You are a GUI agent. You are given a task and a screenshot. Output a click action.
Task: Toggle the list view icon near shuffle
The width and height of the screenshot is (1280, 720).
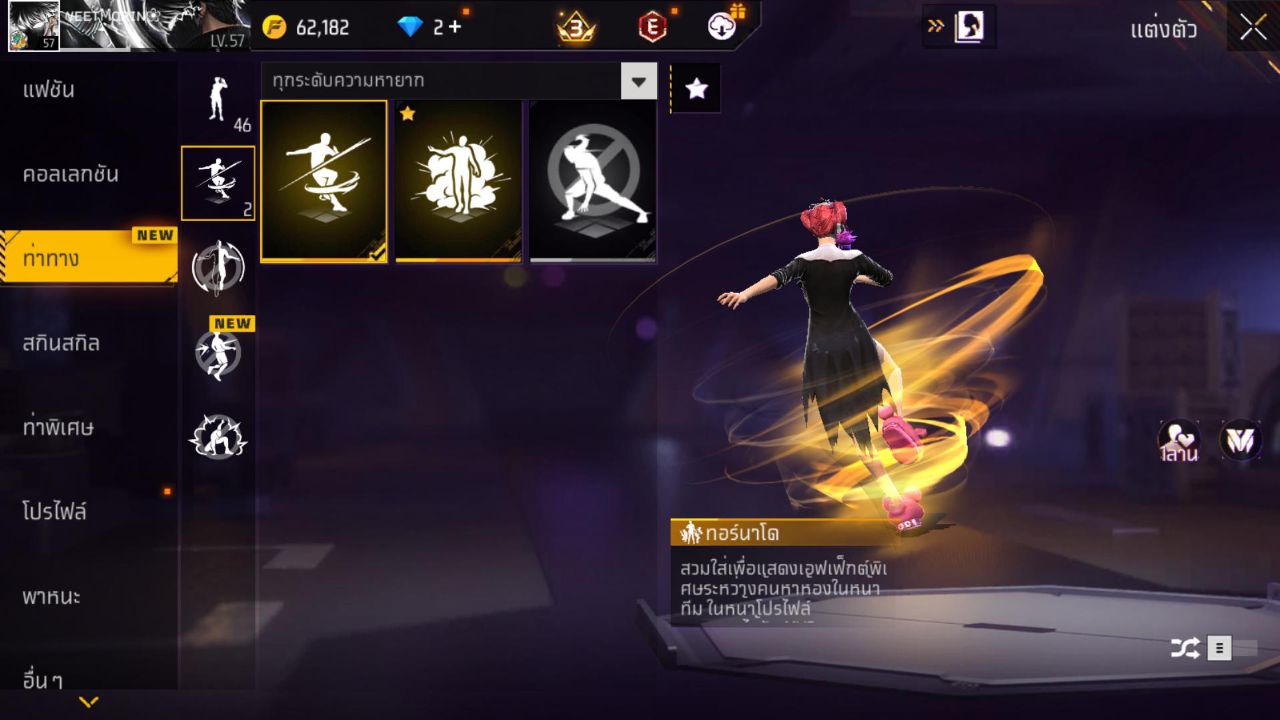click(1218, 647)
